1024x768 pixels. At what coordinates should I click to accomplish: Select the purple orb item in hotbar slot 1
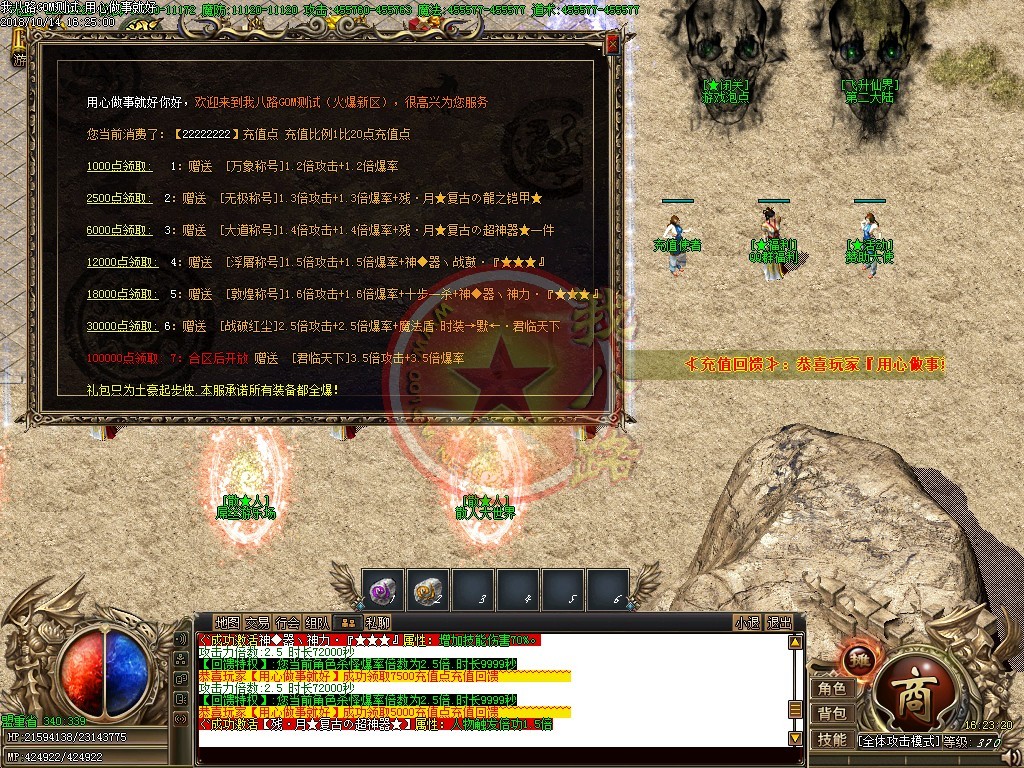point(382,590)
